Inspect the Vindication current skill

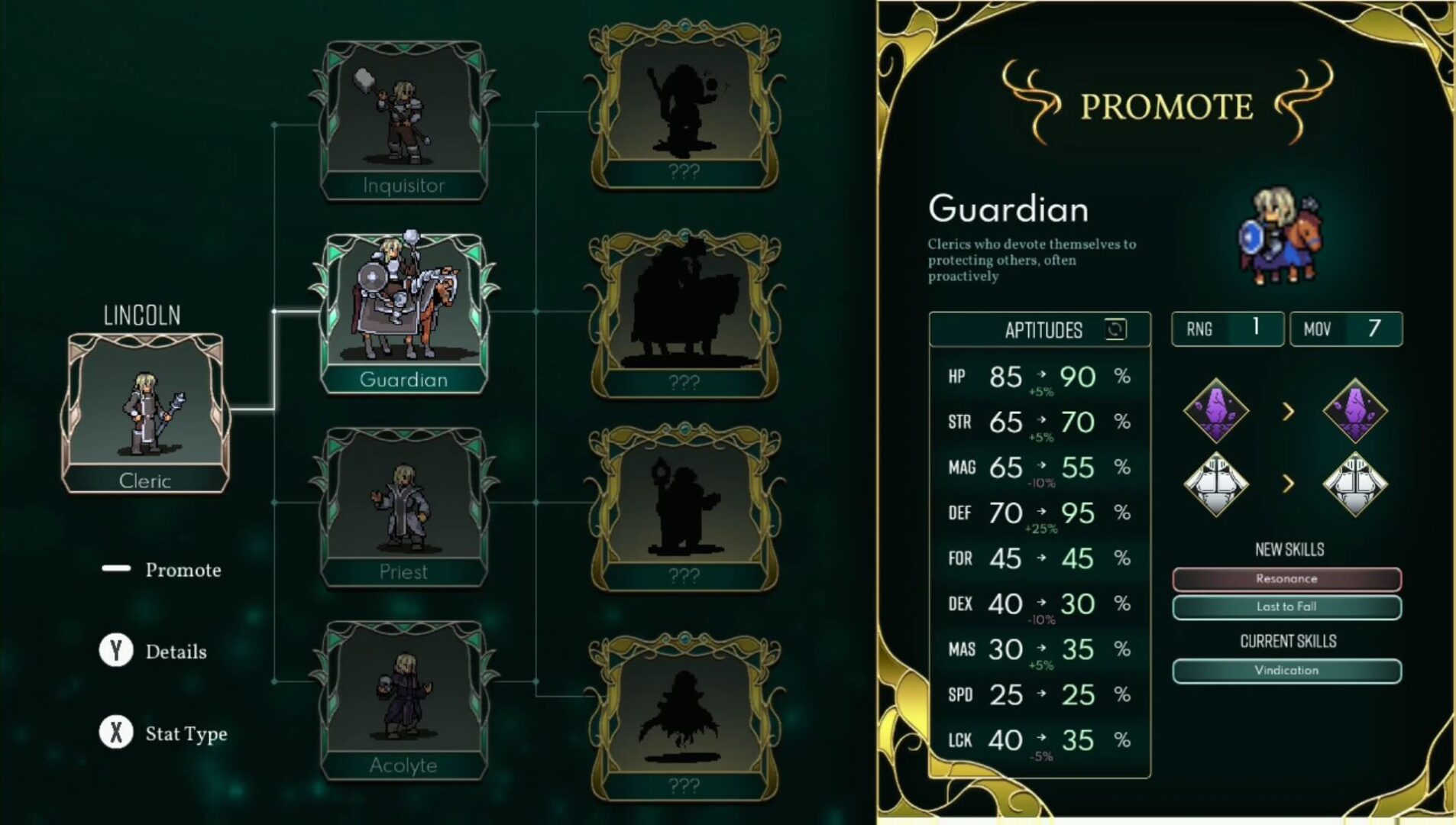(x=1286, y=671)
